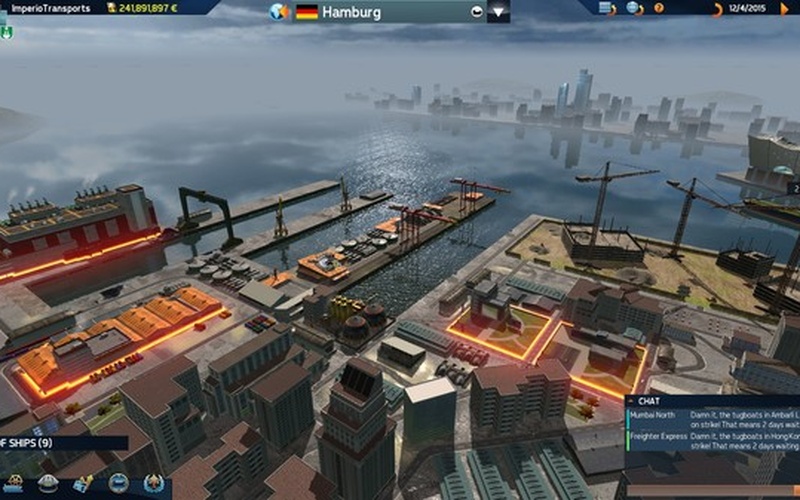Open the Hamburg port dropdown arrow
This screenshot has width=800, height=500.
[498, 13]
